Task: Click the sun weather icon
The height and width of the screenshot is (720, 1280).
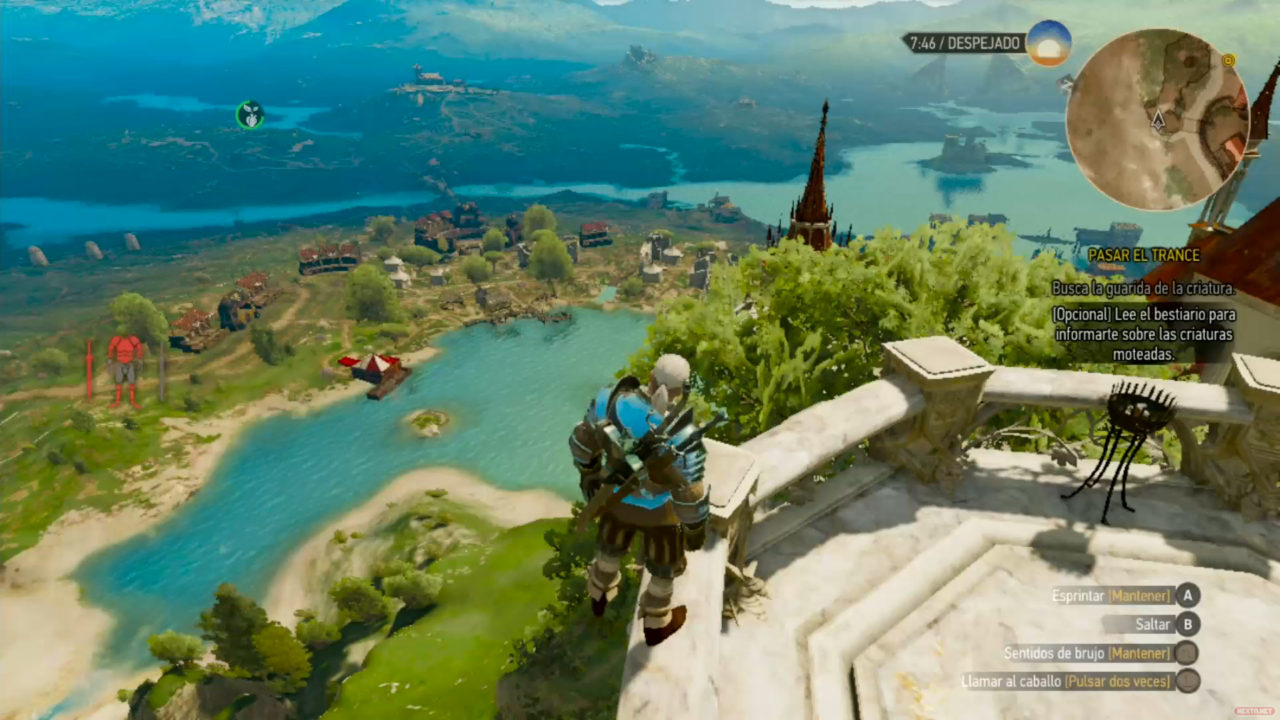Action: pyautogui.click(x=1048, y=43)
